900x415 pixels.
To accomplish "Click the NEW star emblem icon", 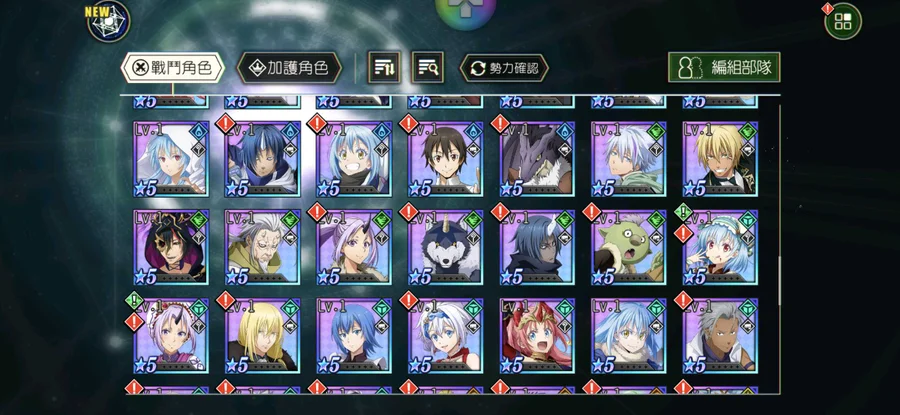I will point(108,21).
